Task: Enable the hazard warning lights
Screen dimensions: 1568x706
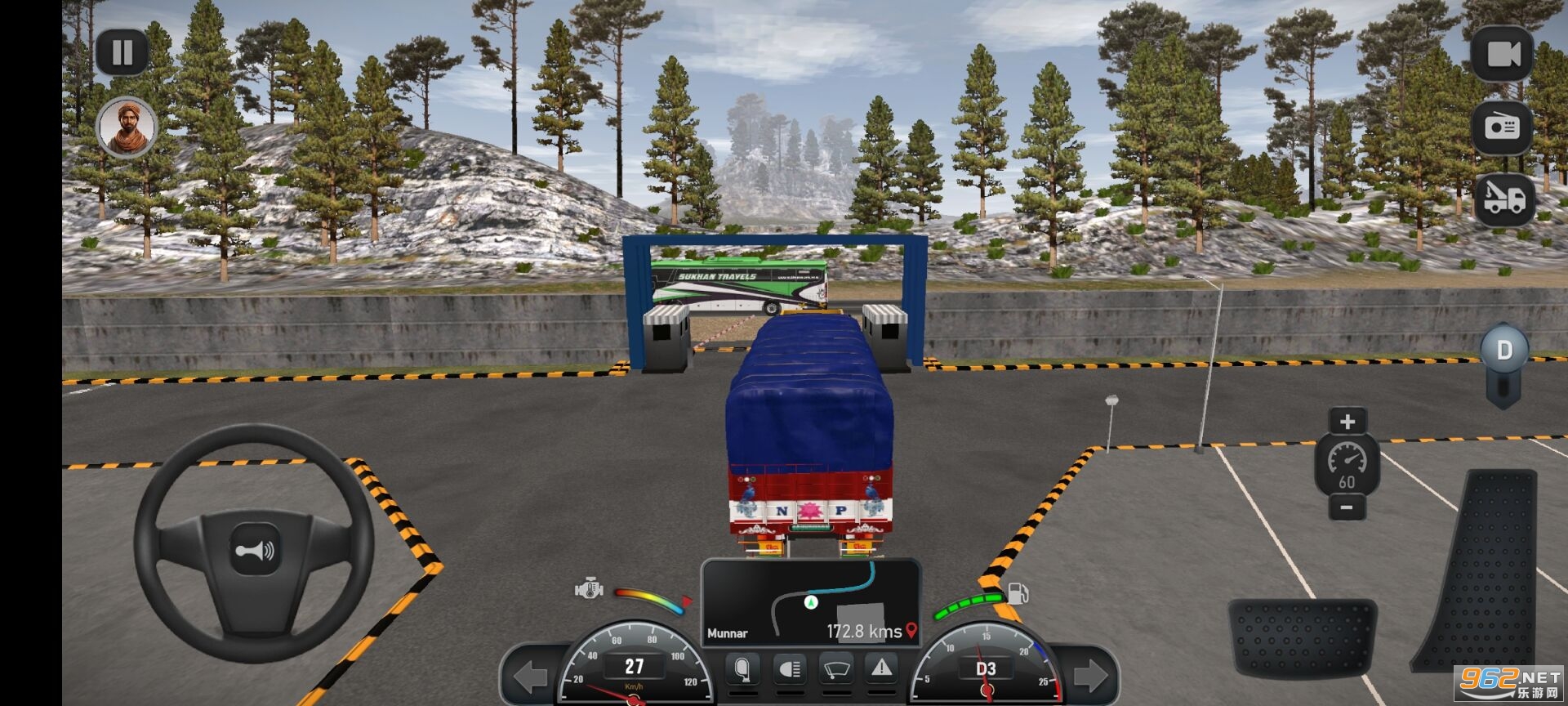Action: [x=882, y=668]
